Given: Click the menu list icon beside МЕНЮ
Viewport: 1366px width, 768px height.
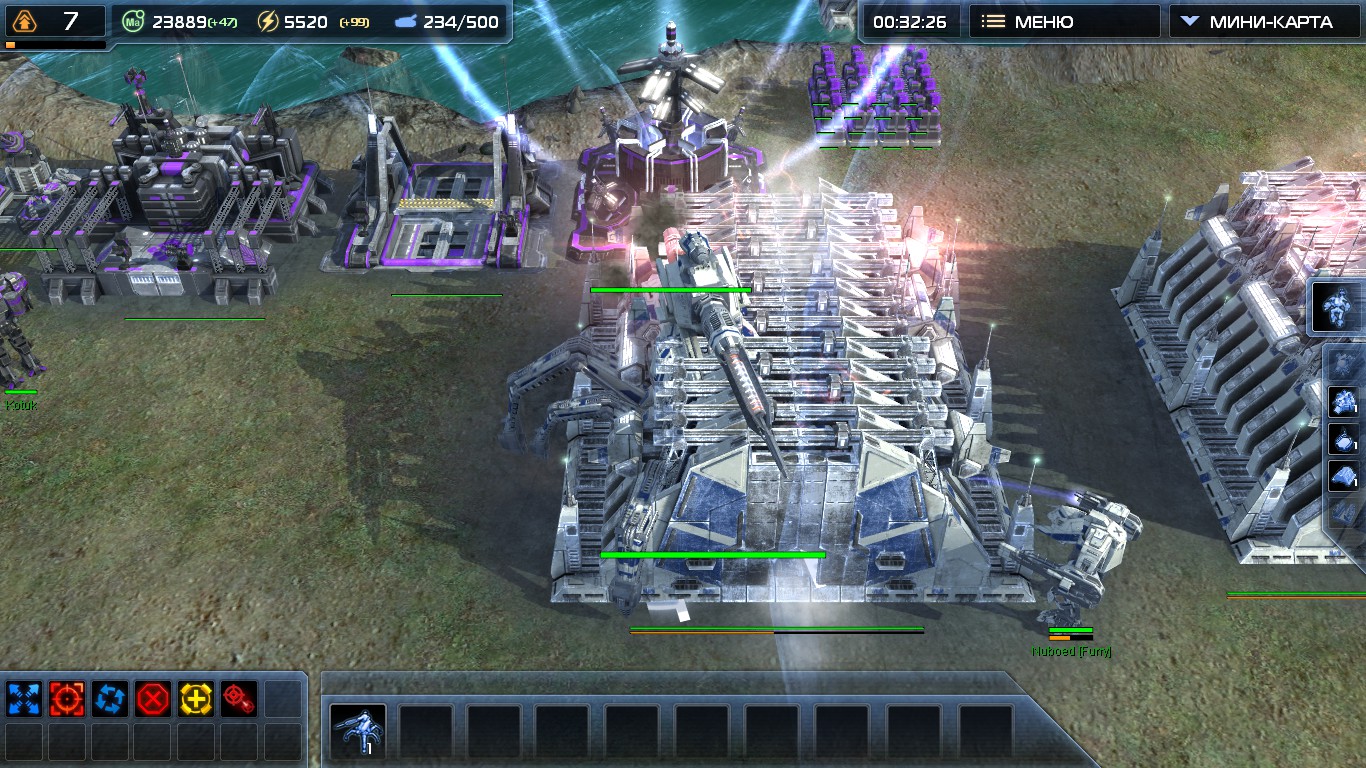Looking at the screenshot, I should pyautogui.click(x=995, y=20).
